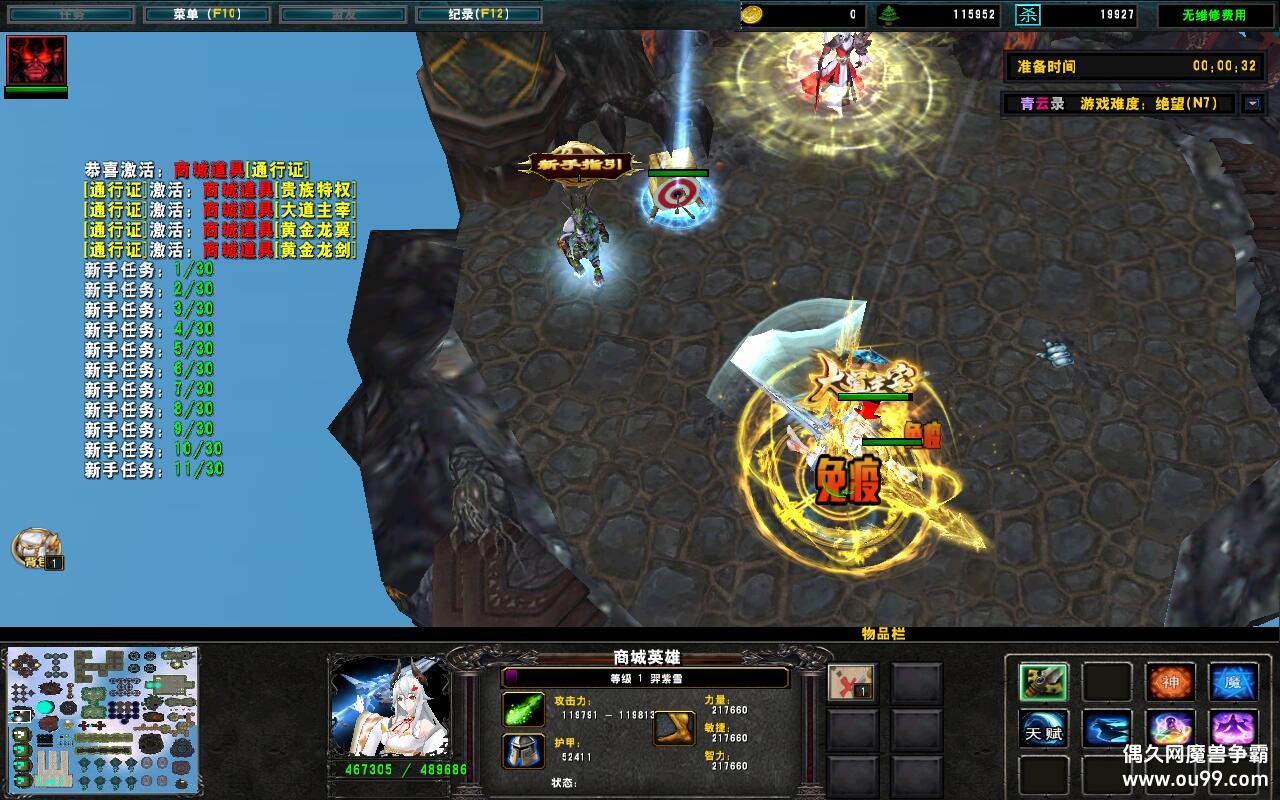Click the golden leg attribute icon
The width and height of the screenshot is (1280, 800).
674,729
